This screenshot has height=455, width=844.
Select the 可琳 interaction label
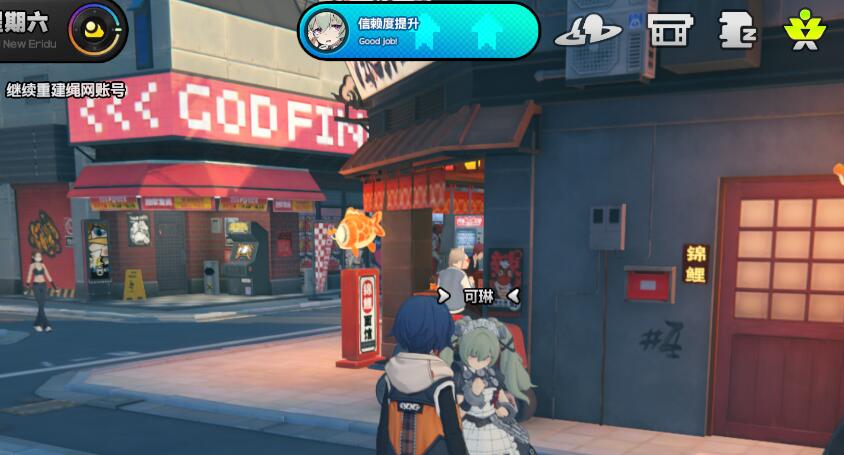479,296
